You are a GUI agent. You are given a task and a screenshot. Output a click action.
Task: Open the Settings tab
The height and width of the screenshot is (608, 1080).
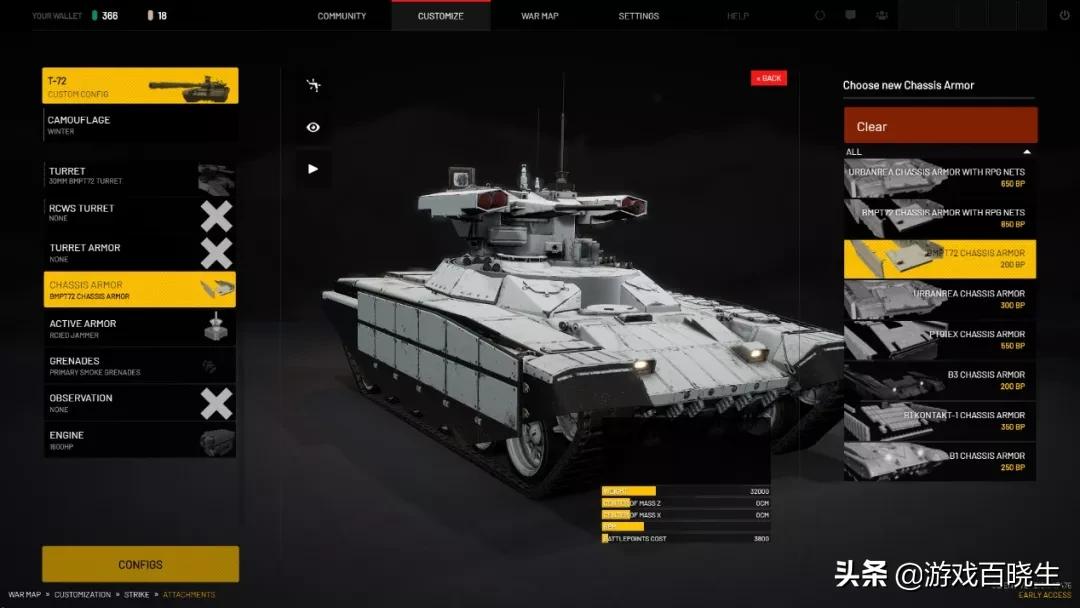pyautogui.click(x=638, y=16)
